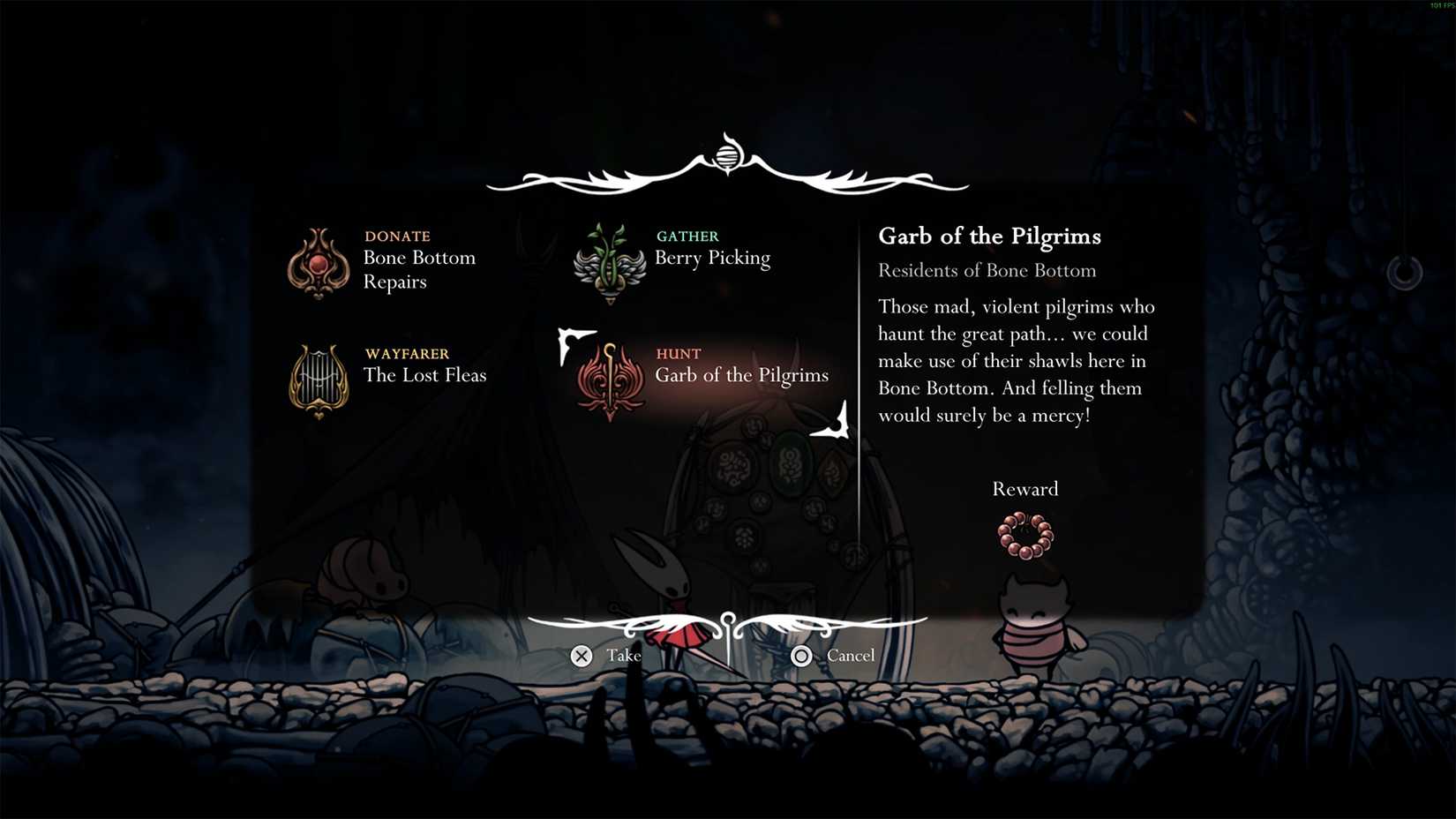Viewport: 1456px width, 819px height.
Task: Choose the Gather task titled Berry Picking
Action: coord(712,258)
